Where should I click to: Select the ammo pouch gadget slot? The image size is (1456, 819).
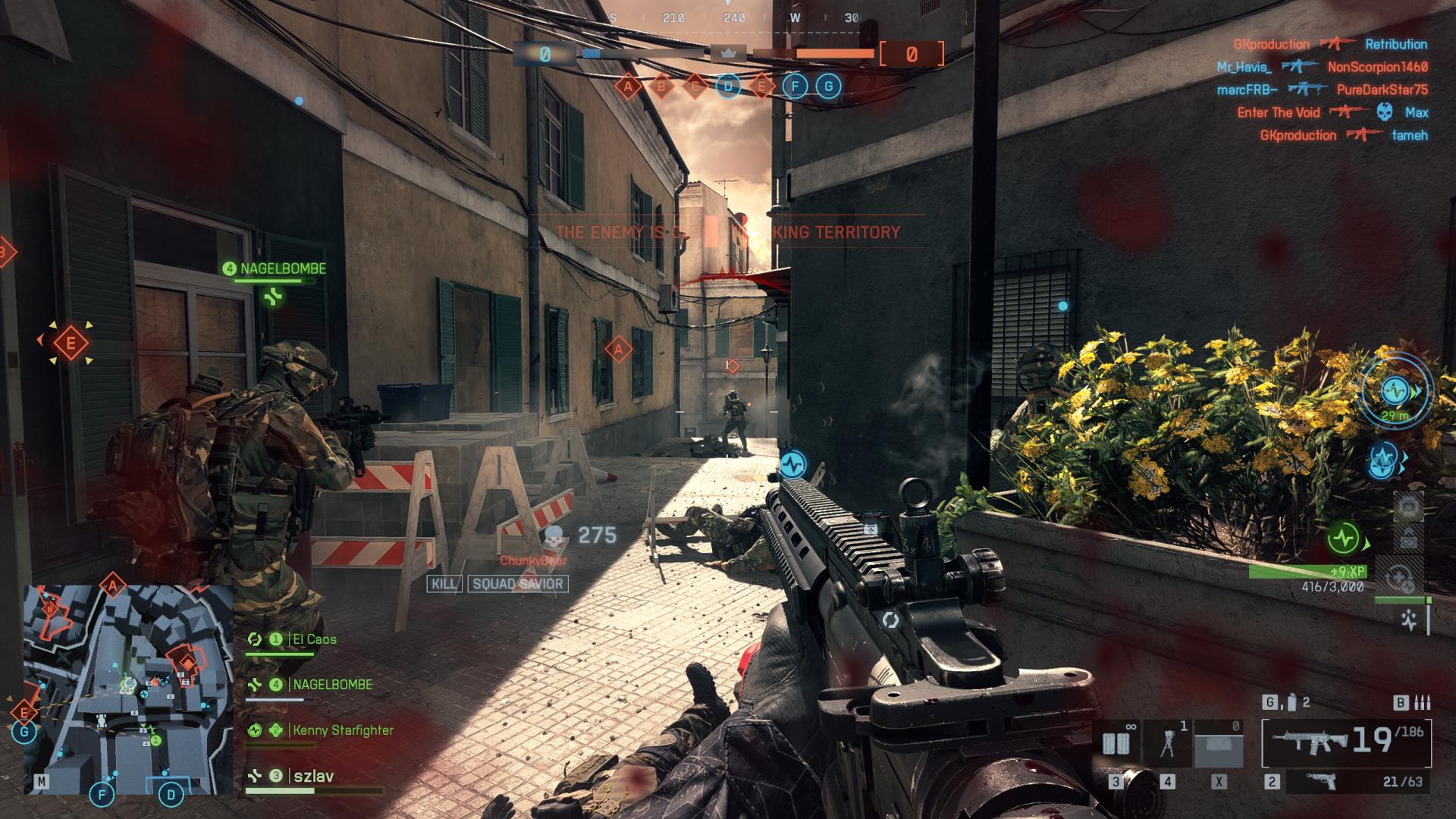[1116, 743]
